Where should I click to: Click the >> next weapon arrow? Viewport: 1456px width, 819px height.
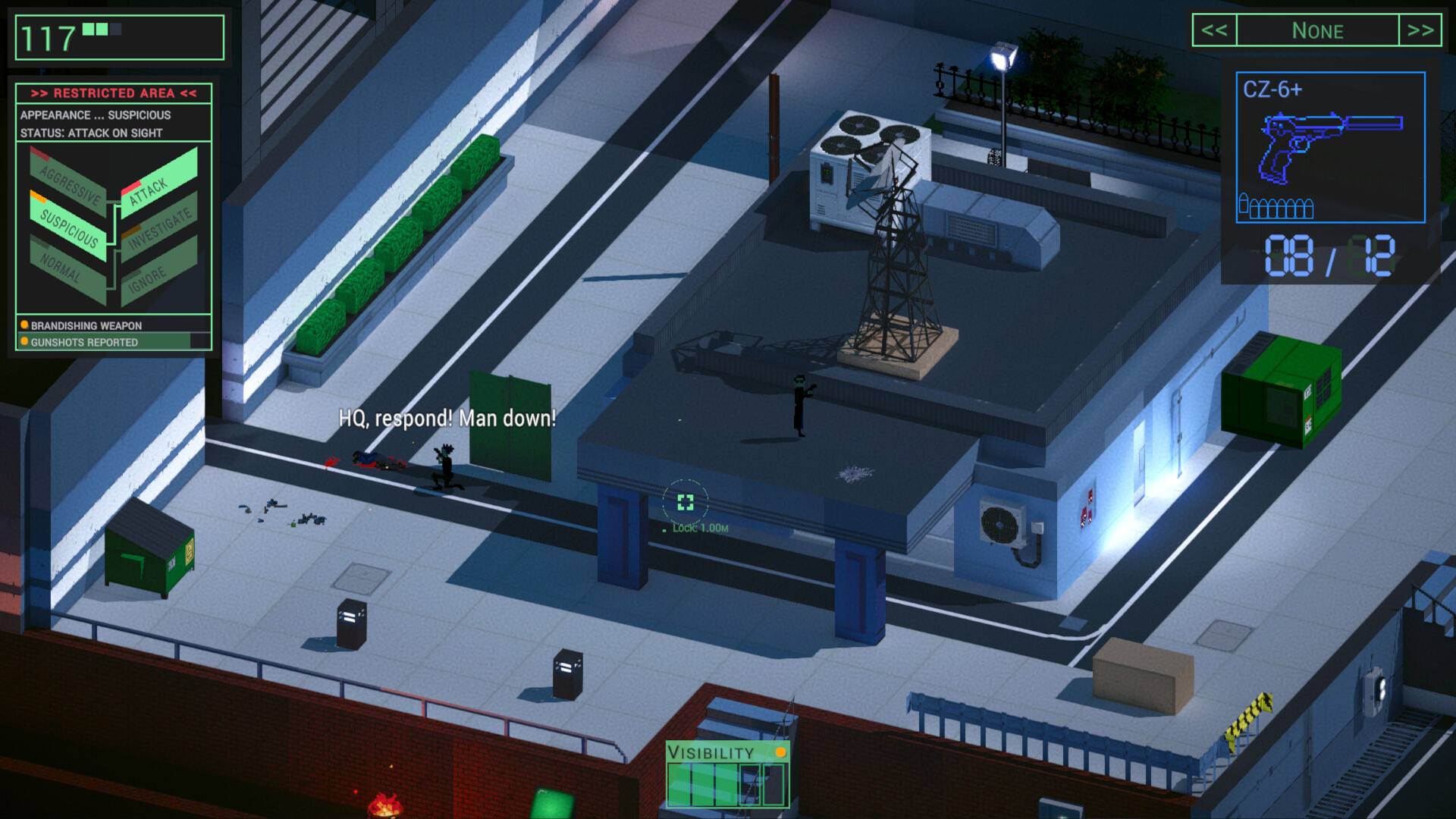pos(1420,31)
